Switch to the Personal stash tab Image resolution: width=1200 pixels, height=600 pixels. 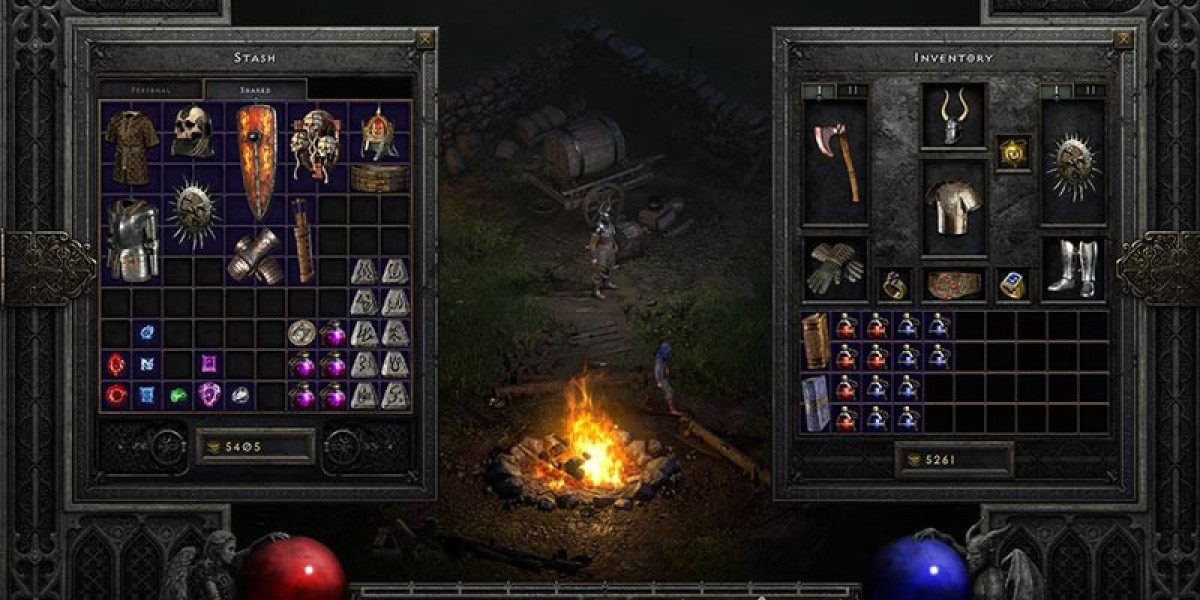(151, 89)
